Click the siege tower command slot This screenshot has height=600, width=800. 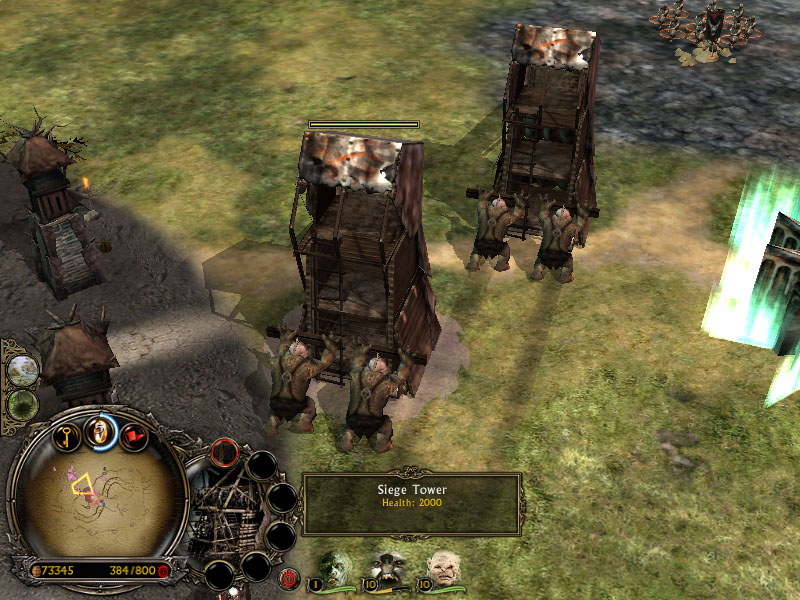(x=225, y=453)
